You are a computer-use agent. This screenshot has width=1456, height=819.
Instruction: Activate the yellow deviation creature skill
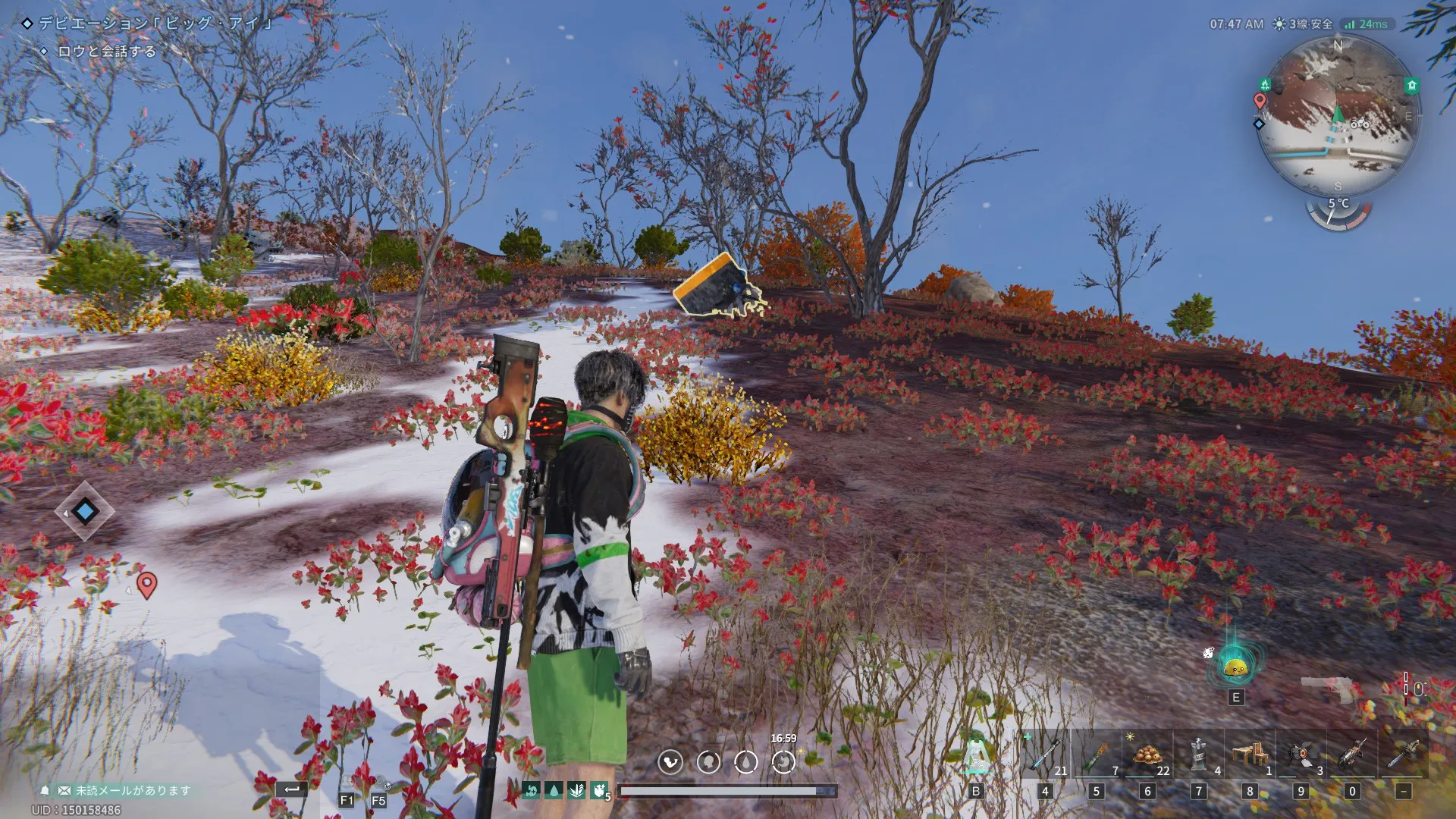pos(1235,667)
